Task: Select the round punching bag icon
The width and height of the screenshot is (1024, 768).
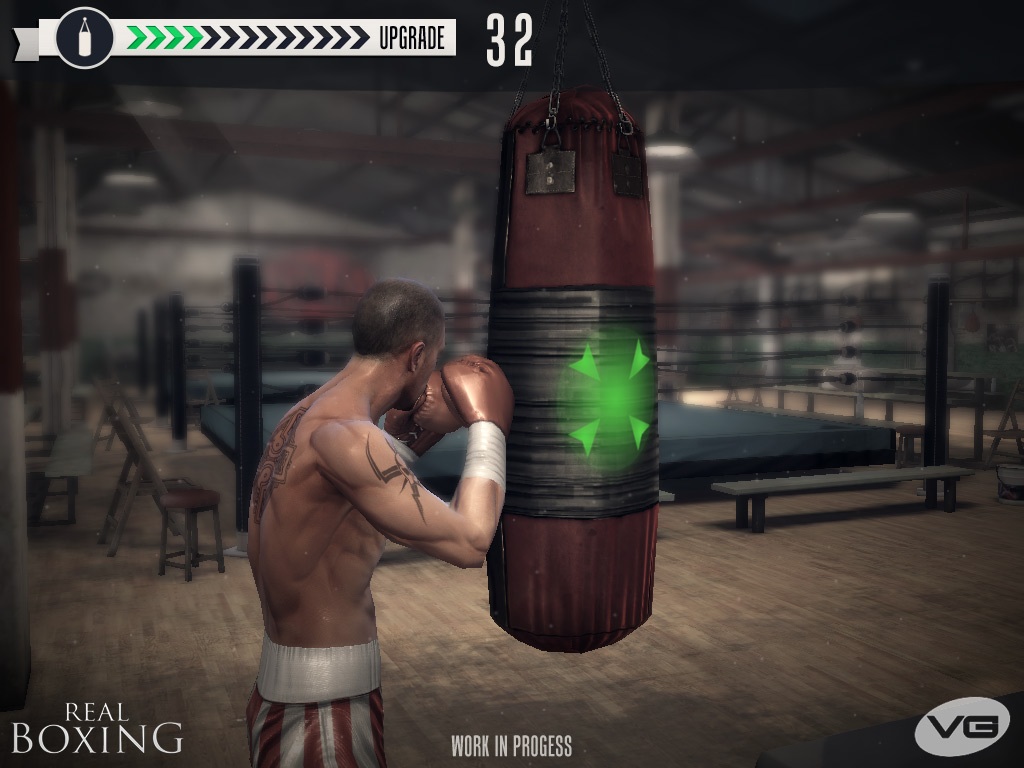Action: 84,38
